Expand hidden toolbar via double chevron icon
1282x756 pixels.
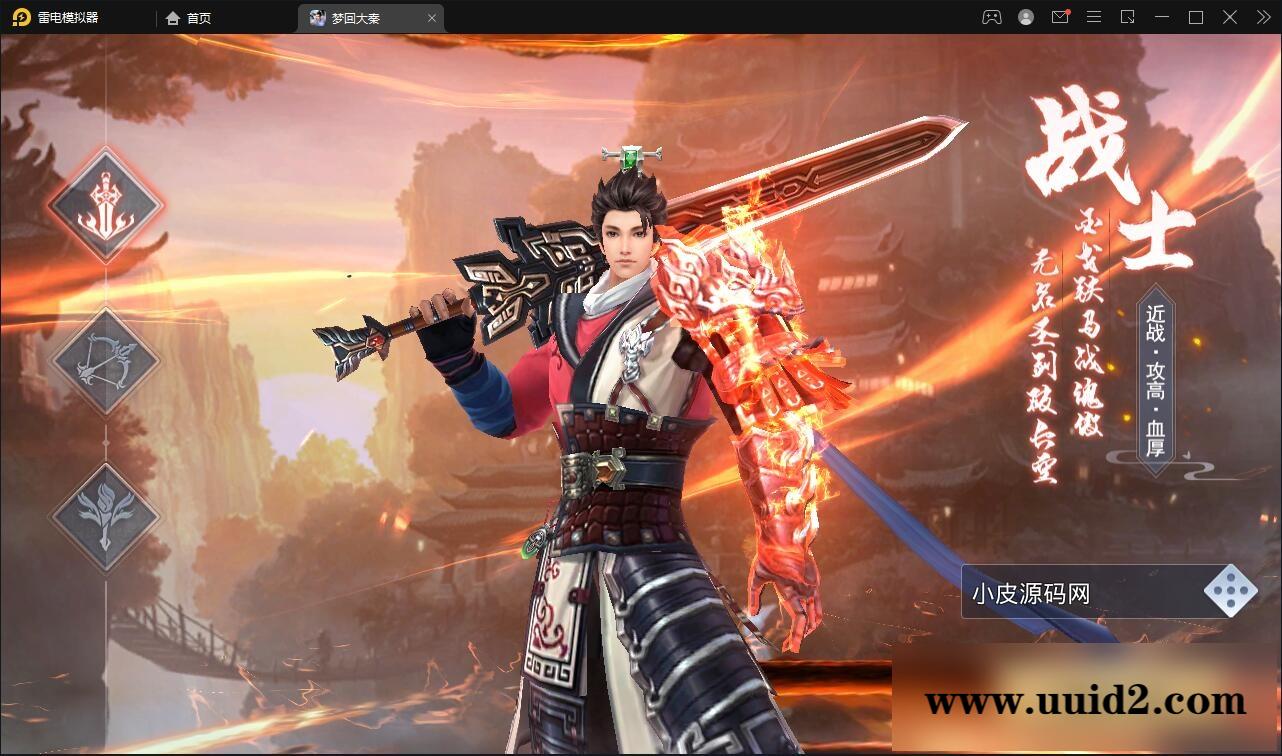coord(1262,17)
